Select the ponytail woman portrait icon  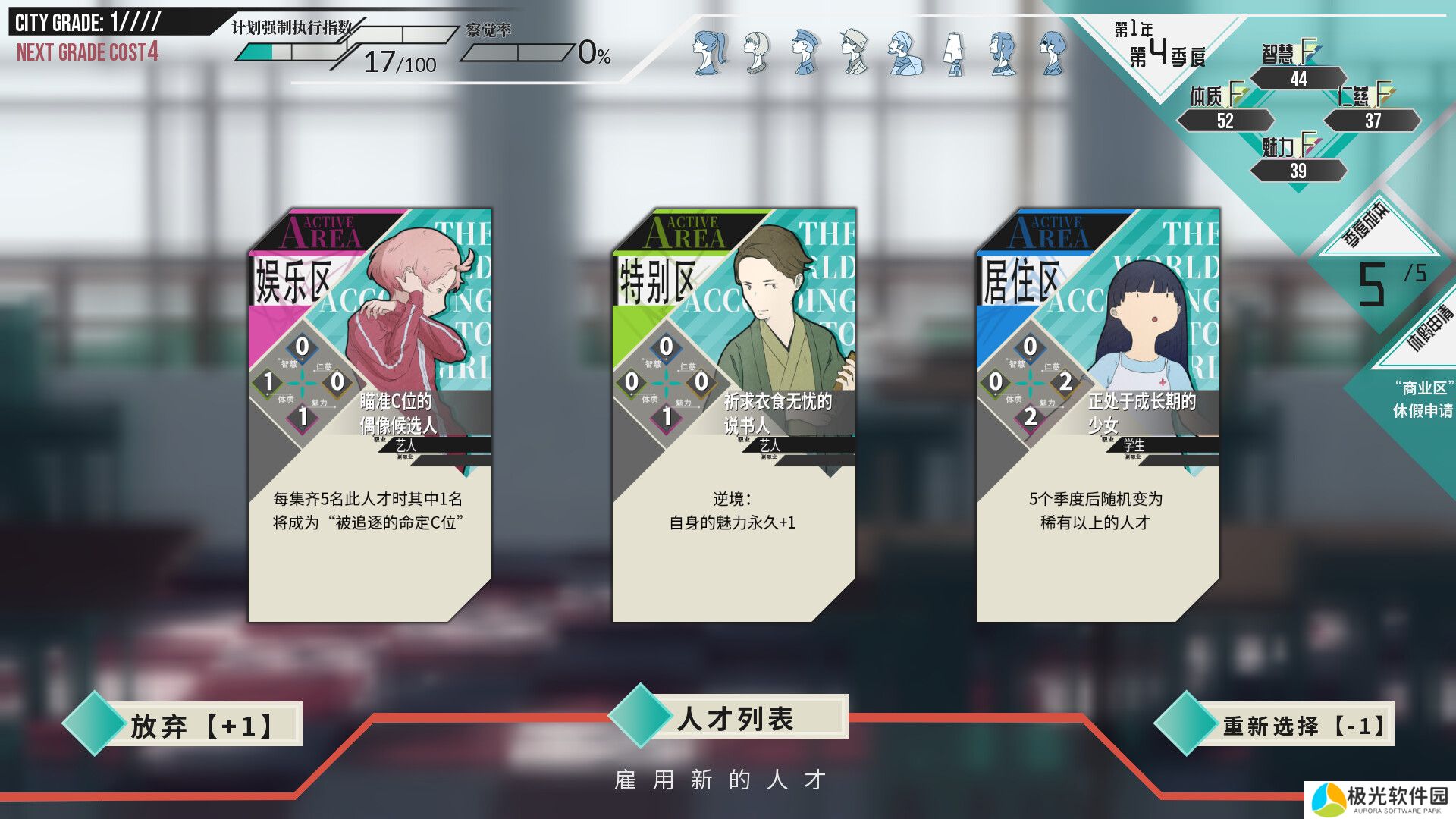click(709, 52)
